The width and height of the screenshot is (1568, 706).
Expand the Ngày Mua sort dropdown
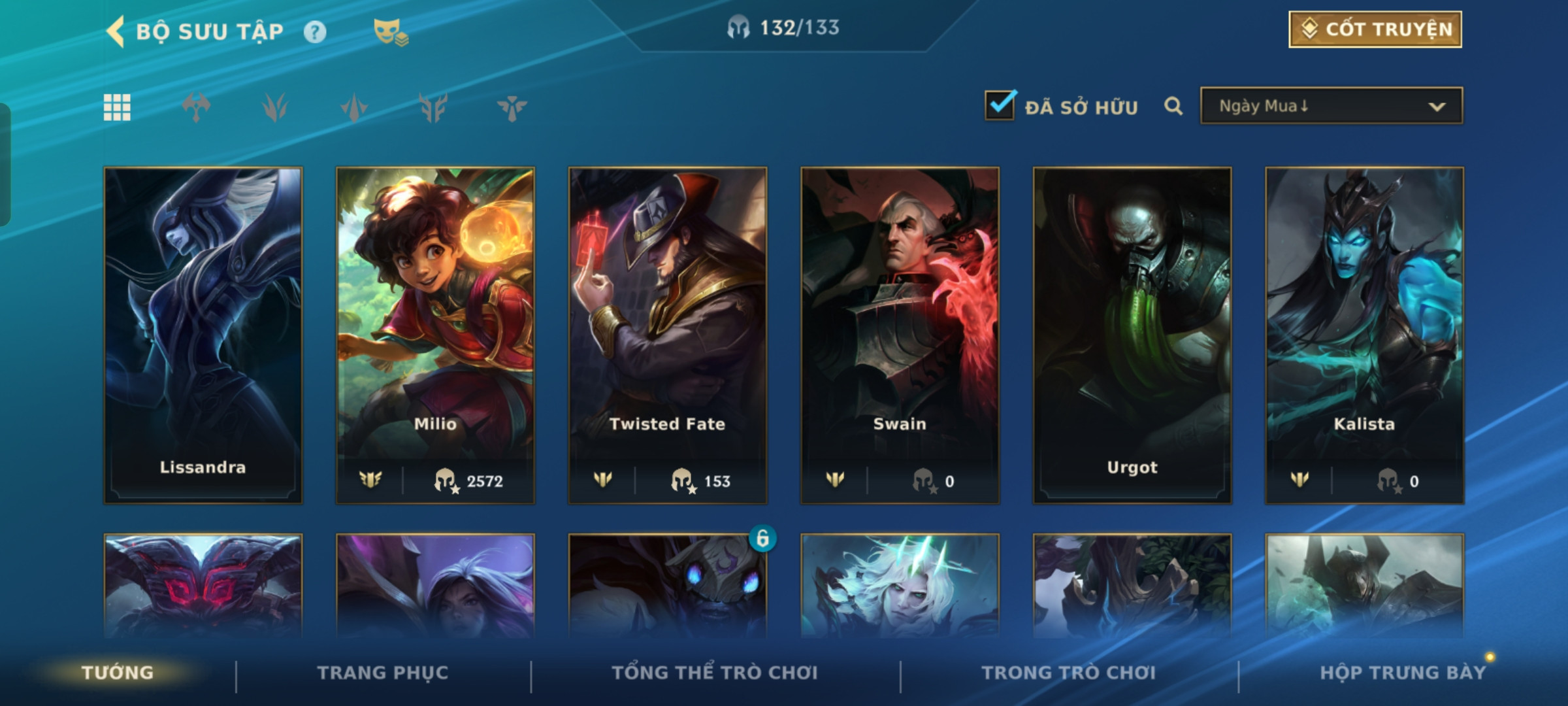[x=1331, y=106]
